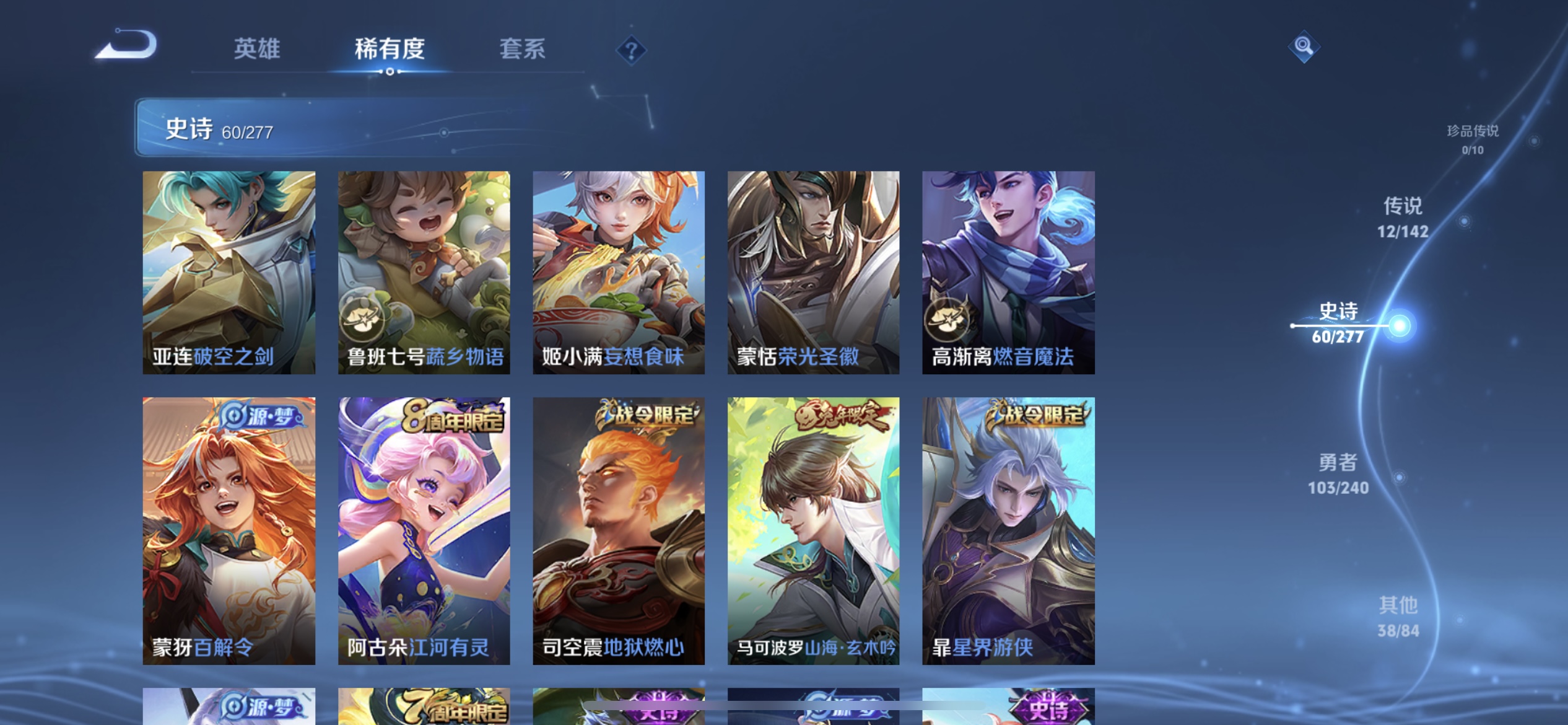Switch to the 套系 tab
Screen dimensions: 1568x725
(523, 50)
